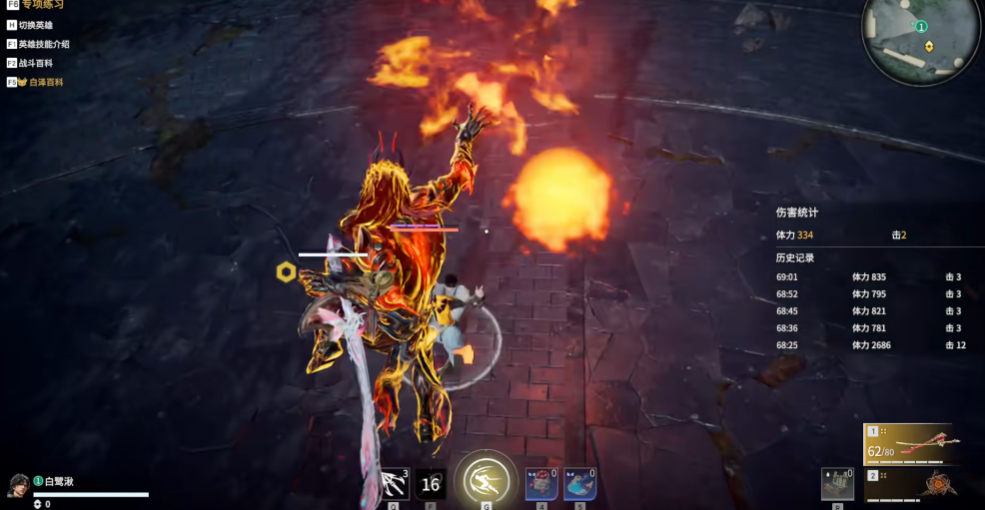This screenshot has height=510, width=985.
Task: Activate the claw slash skill icon
Action: pyautogui.click(x=395, y=484)
